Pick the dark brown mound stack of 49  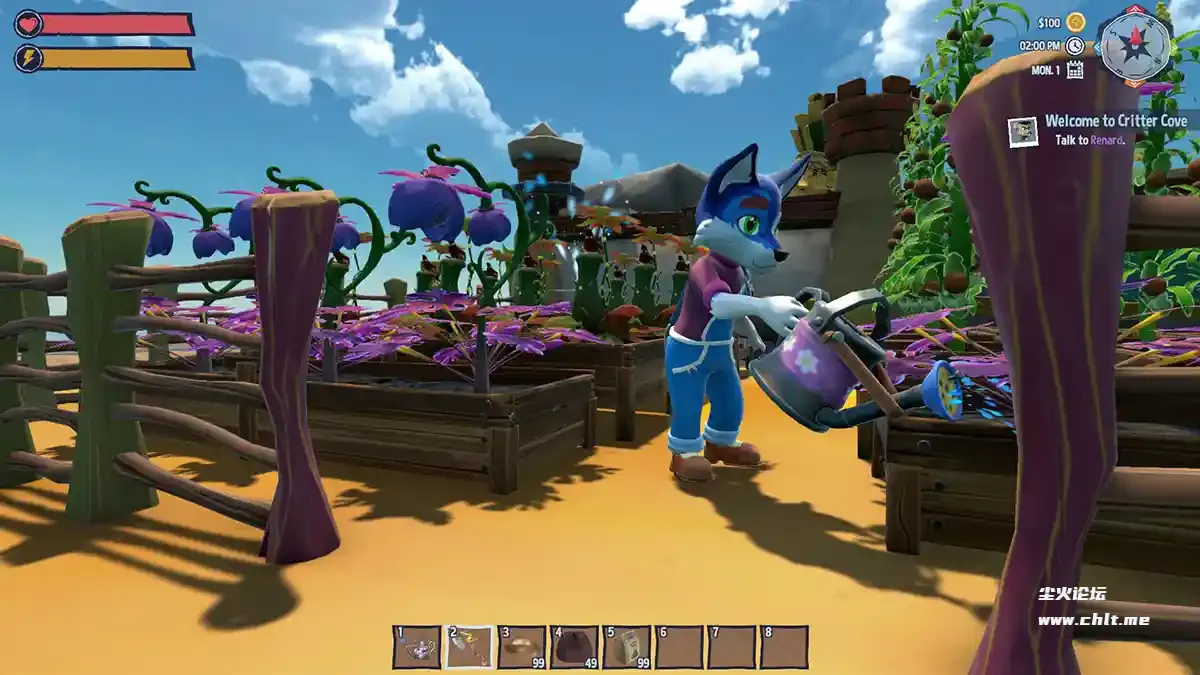575,647
